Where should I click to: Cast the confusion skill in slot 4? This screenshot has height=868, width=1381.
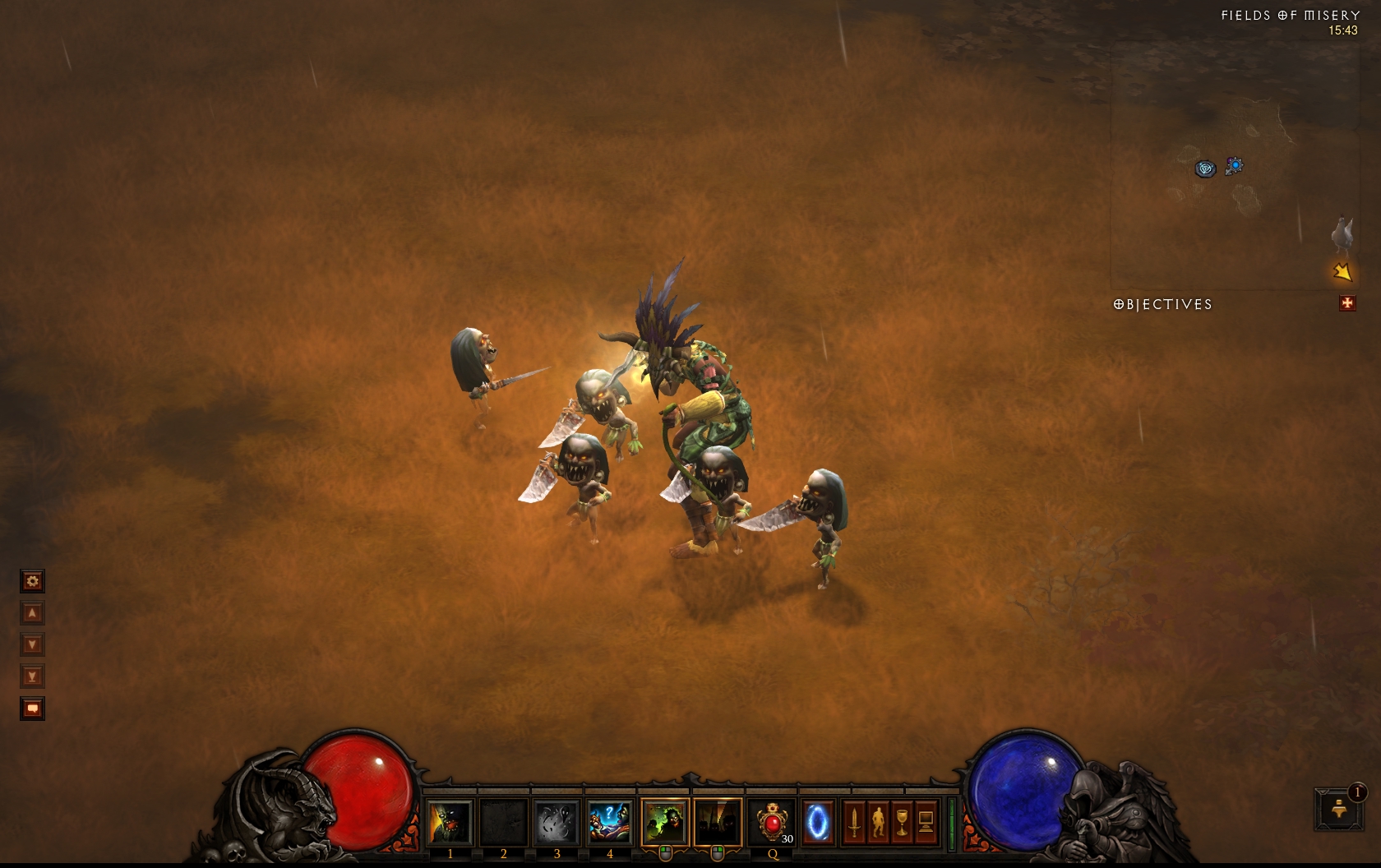click(610, 822)
